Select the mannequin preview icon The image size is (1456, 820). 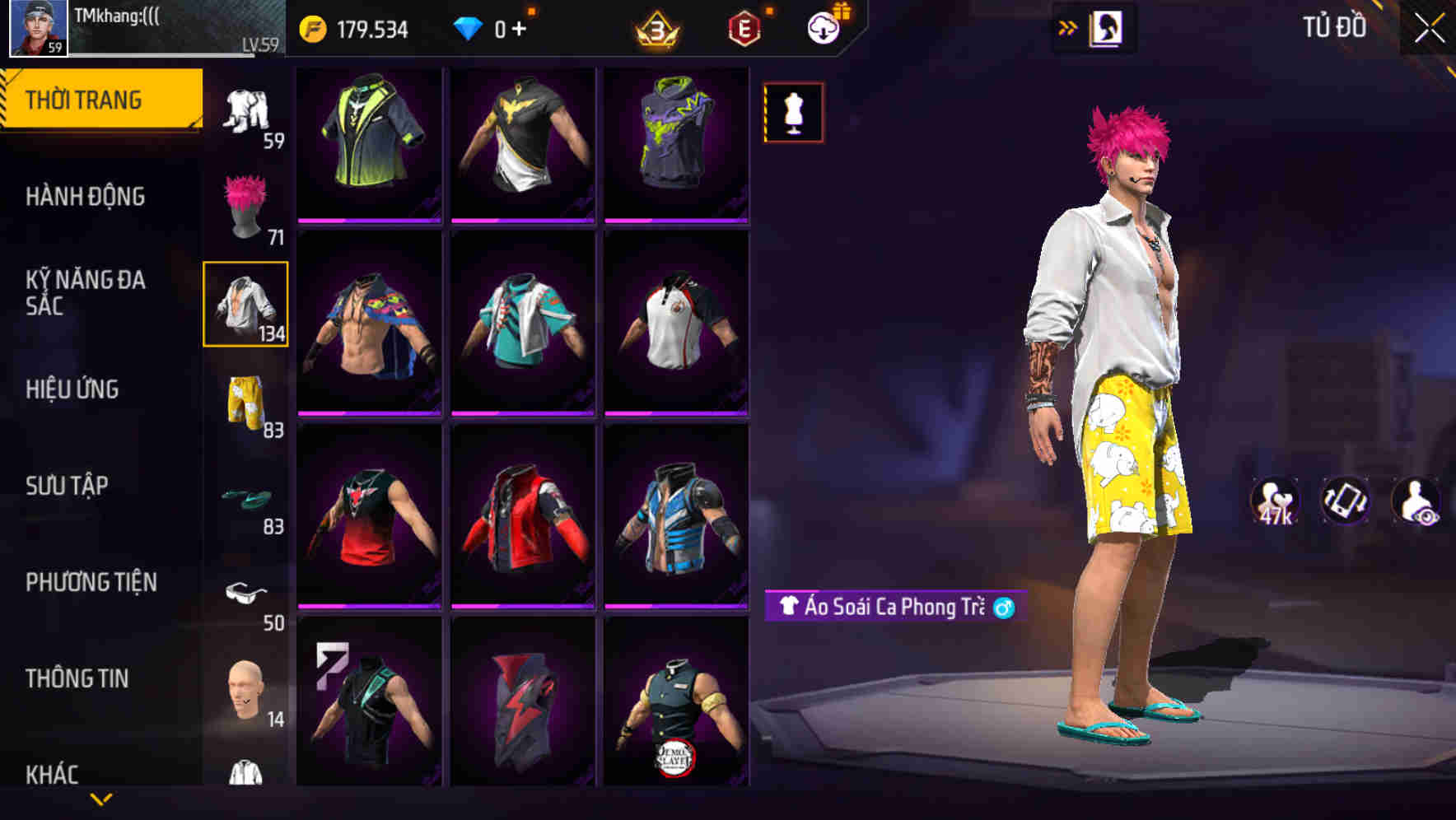pos(792,112)
